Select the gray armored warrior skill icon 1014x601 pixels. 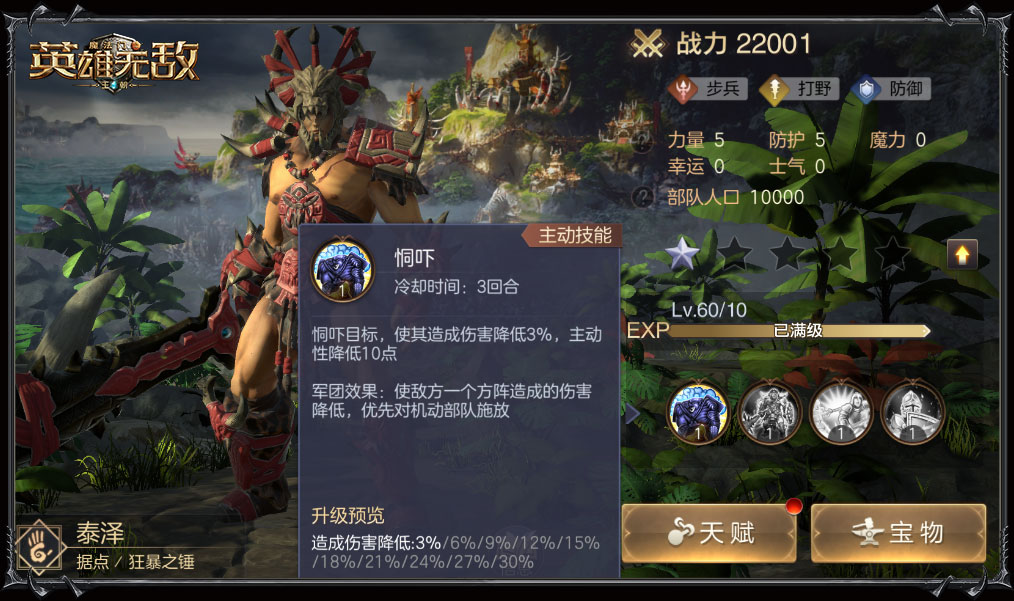tap(769, 412)
